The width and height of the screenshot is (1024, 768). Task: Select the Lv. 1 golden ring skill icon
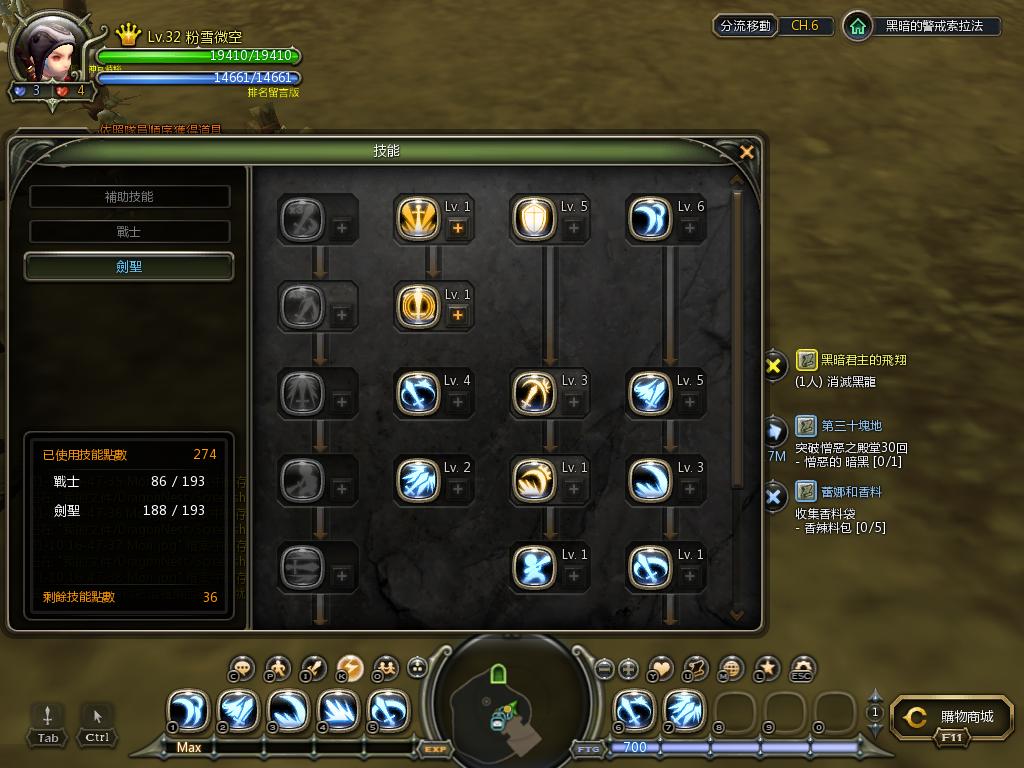click(417, 307)
